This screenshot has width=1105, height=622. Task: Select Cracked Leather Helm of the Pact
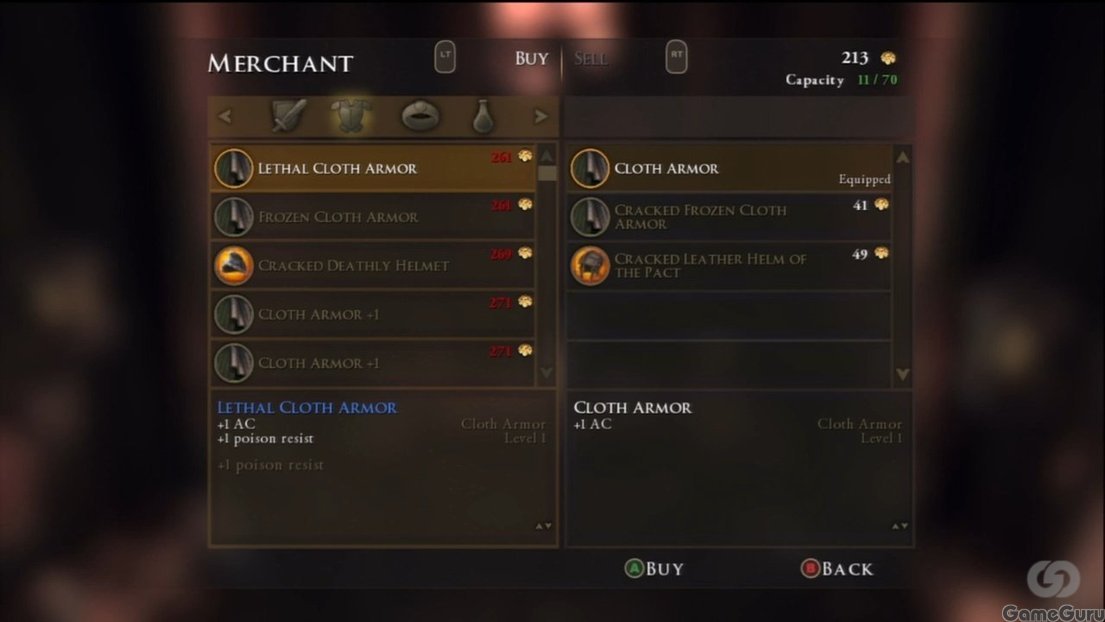pyautogui.click(x=728, y=266)
